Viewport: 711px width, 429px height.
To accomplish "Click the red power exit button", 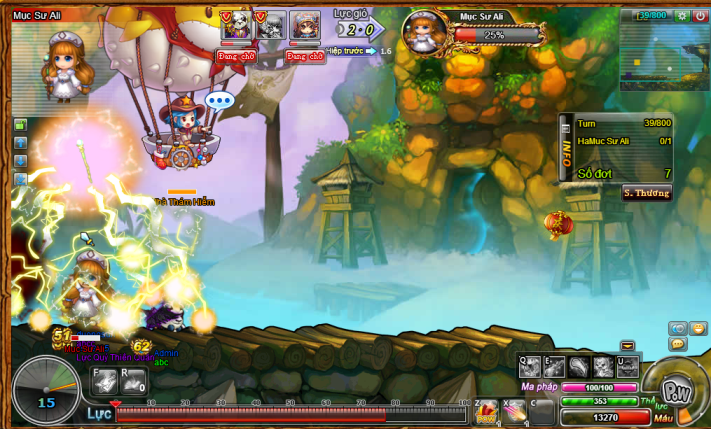I will pos(699,16).
